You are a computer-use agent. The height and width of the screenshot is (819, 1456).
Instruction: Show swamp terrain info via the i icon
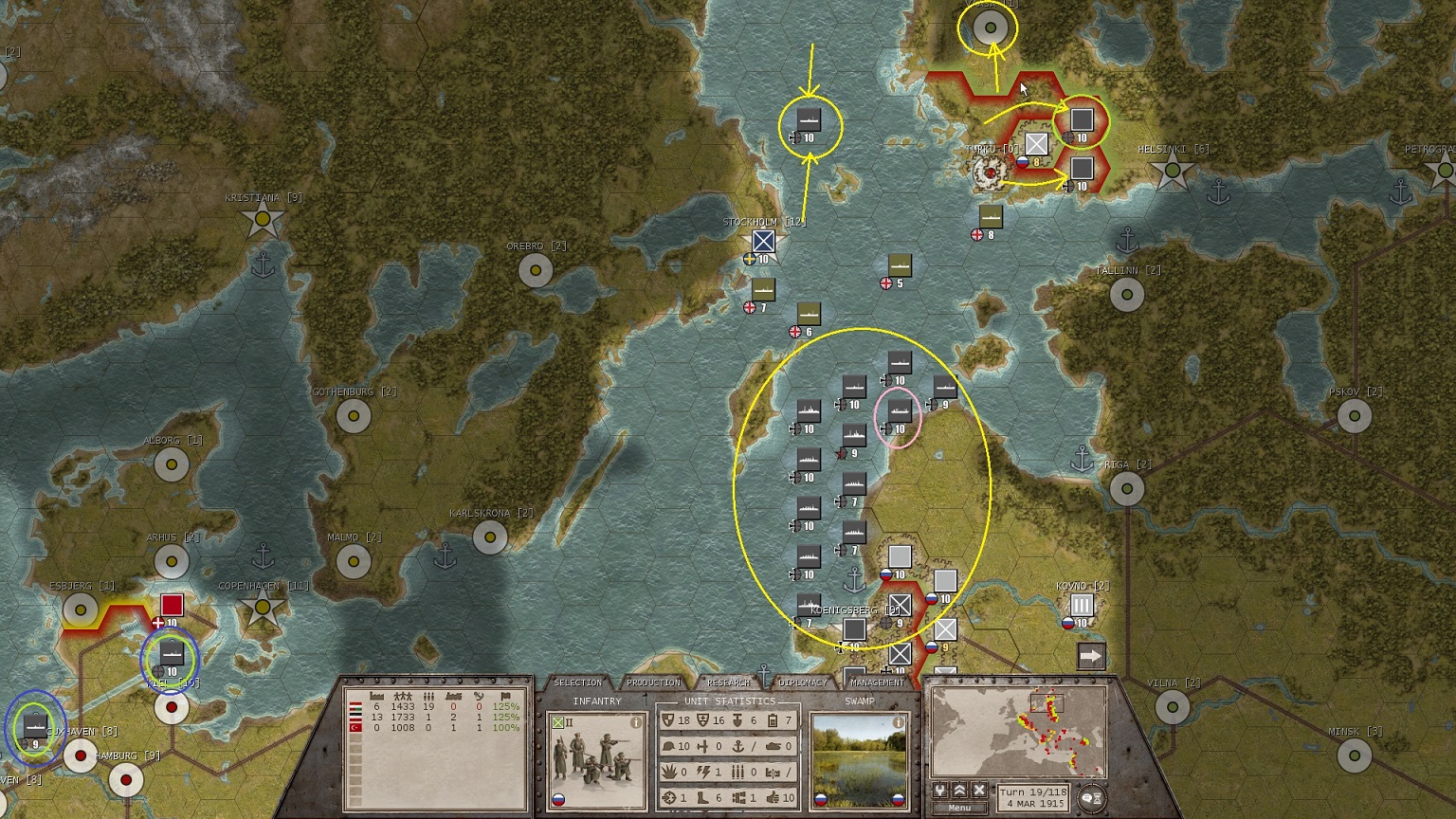(x=898, y=722)
